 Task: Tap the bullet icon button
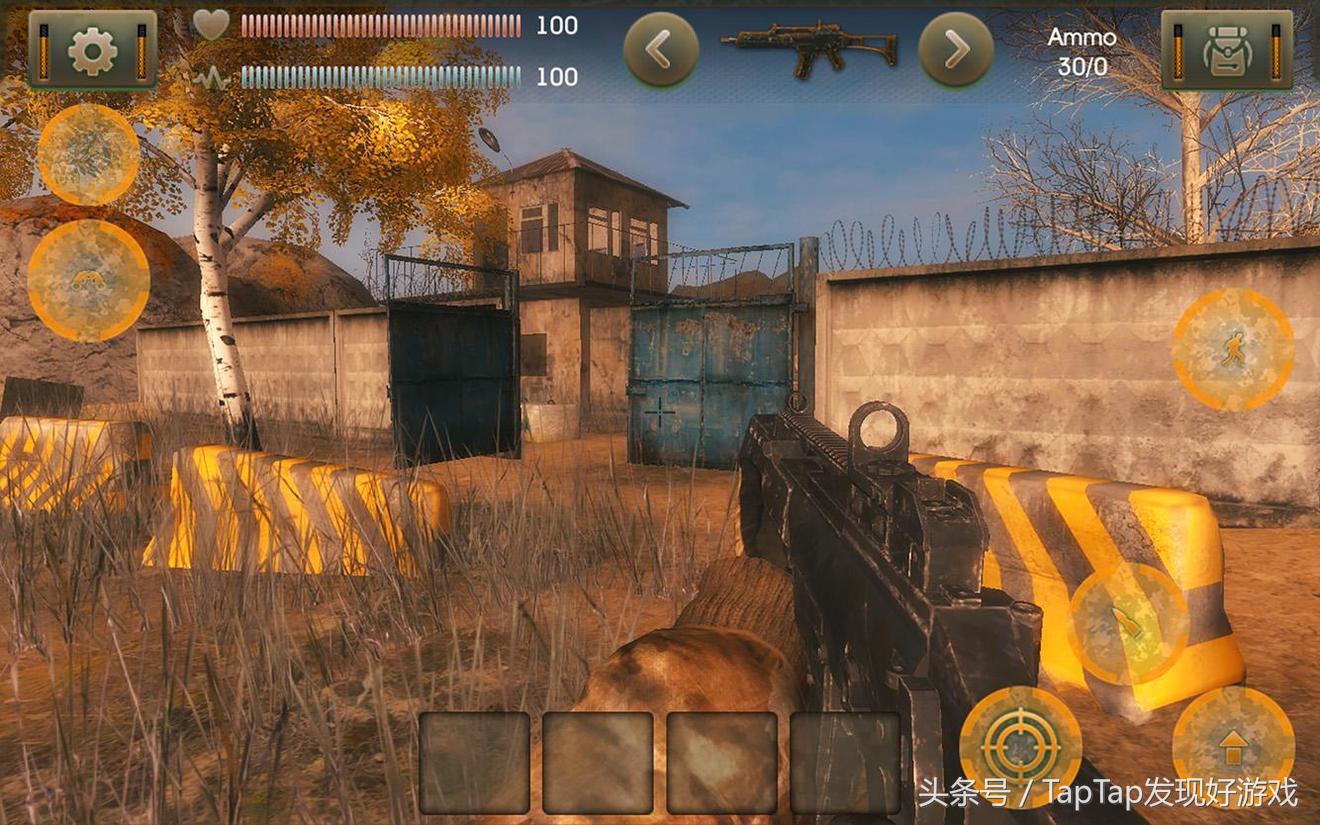click(x=1129, y=625)
